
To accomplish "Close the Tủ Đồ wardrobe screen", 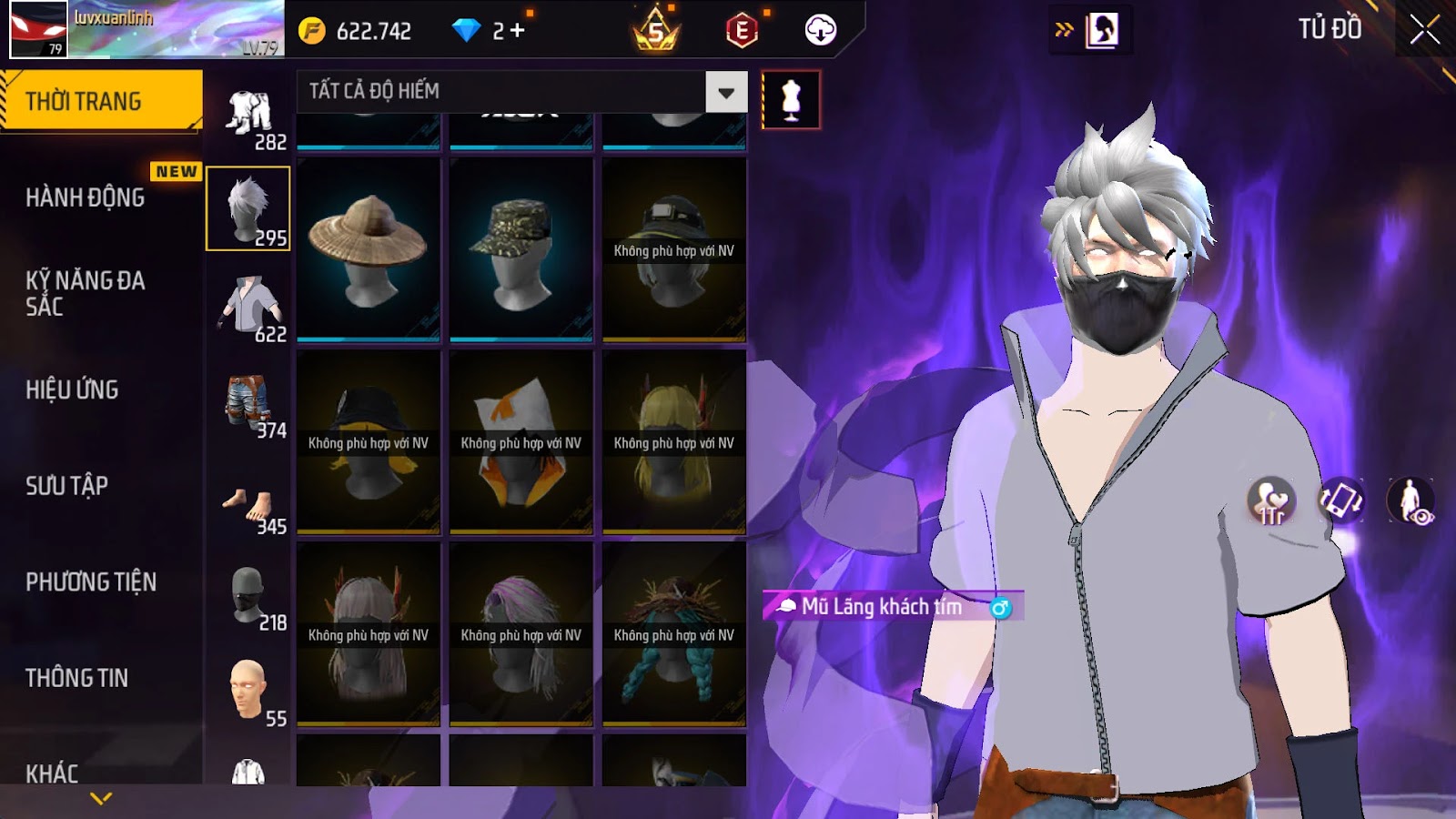I will (1424, 30).
